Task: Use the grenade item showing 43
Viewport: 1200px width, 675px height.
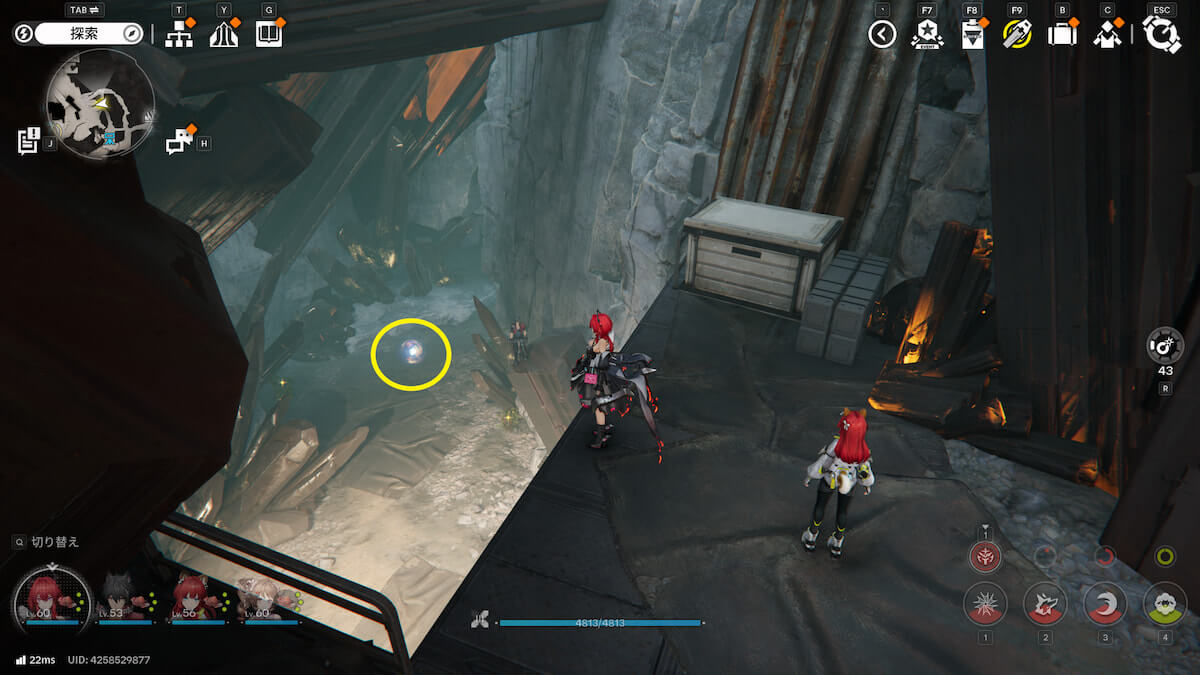Action: (1165, 346)
